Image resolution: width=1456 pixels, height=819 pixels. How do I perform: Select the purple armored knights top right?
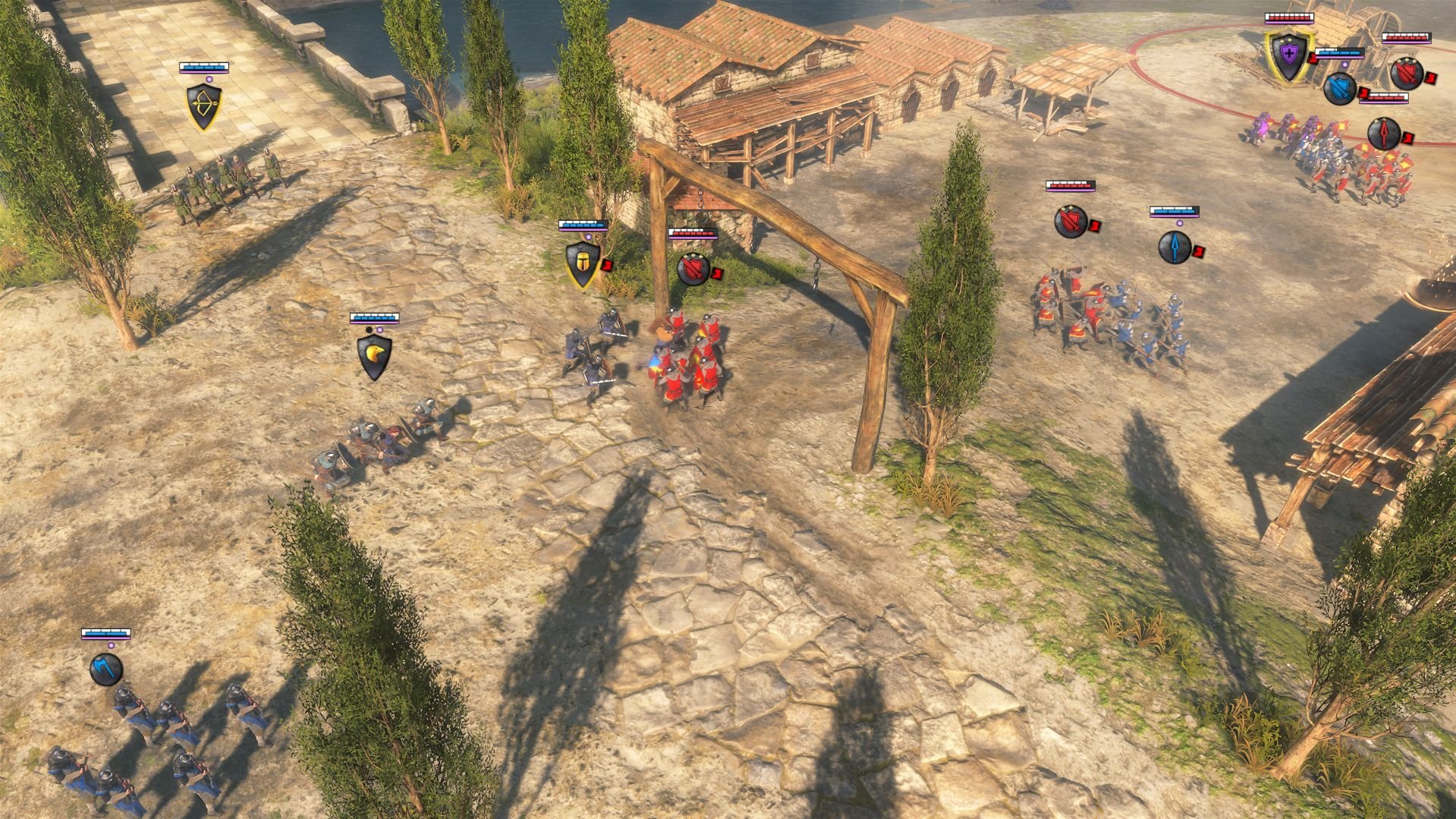(1282, 131)
